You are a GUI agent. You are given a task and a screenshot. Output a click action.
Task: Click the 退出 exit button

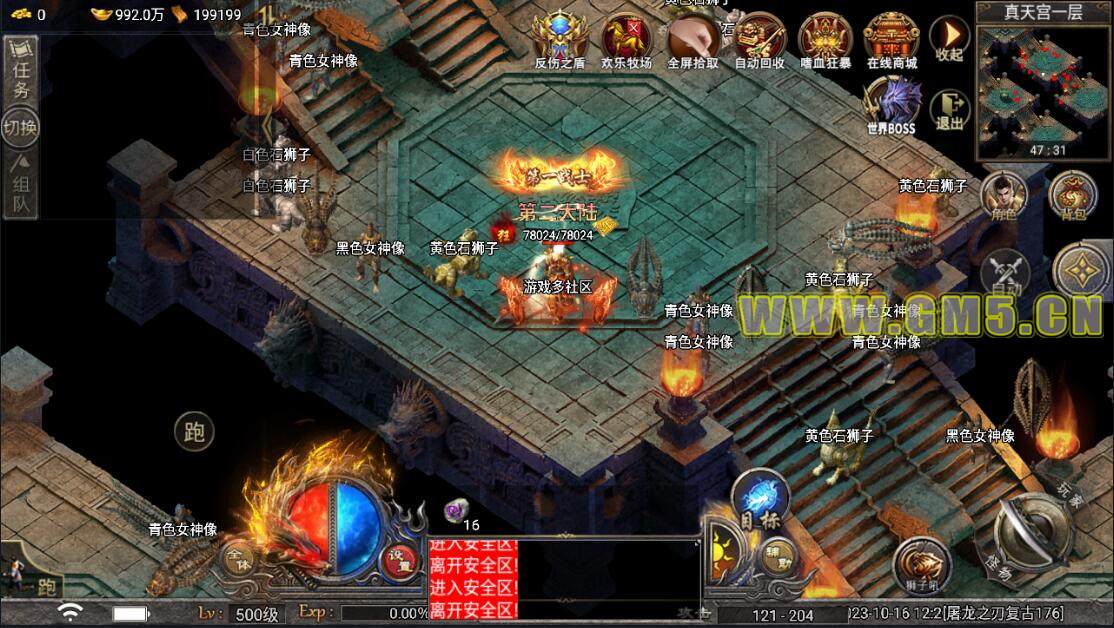click(949, 110)
